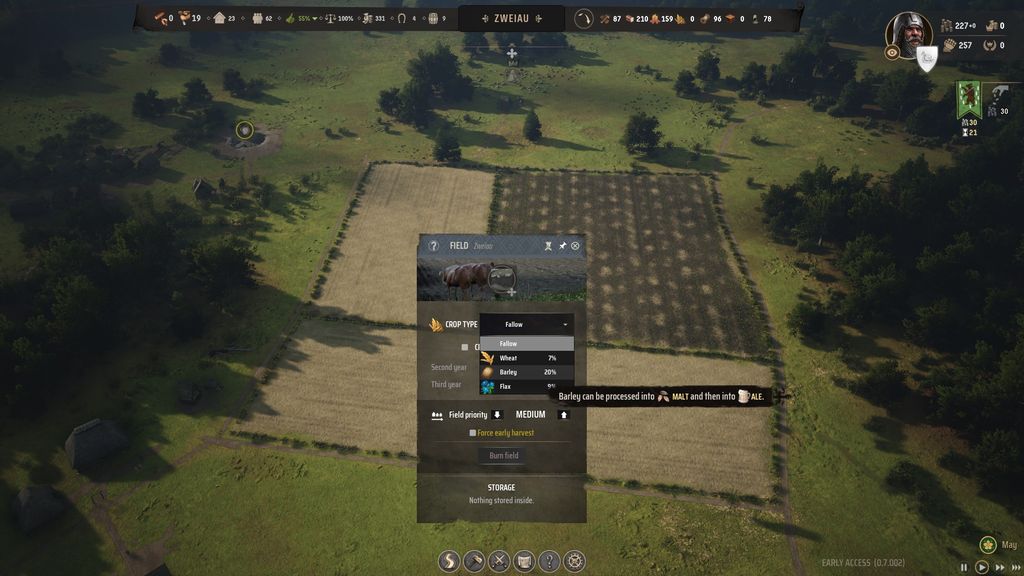The height and width of the screenshot is (576, 1024).
Task: Open the construction hammer menu
Action: (x=475, y=561)
